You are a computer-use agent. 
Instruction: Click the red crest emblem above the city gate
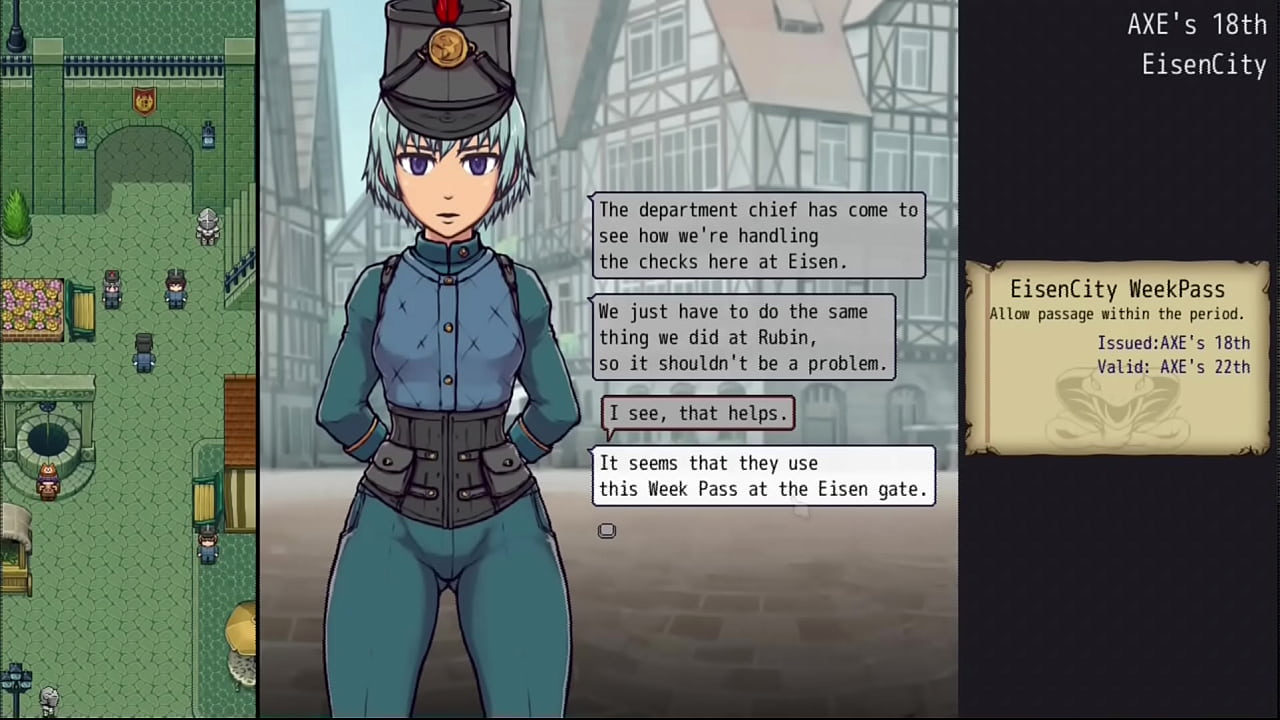pos(143,103)
